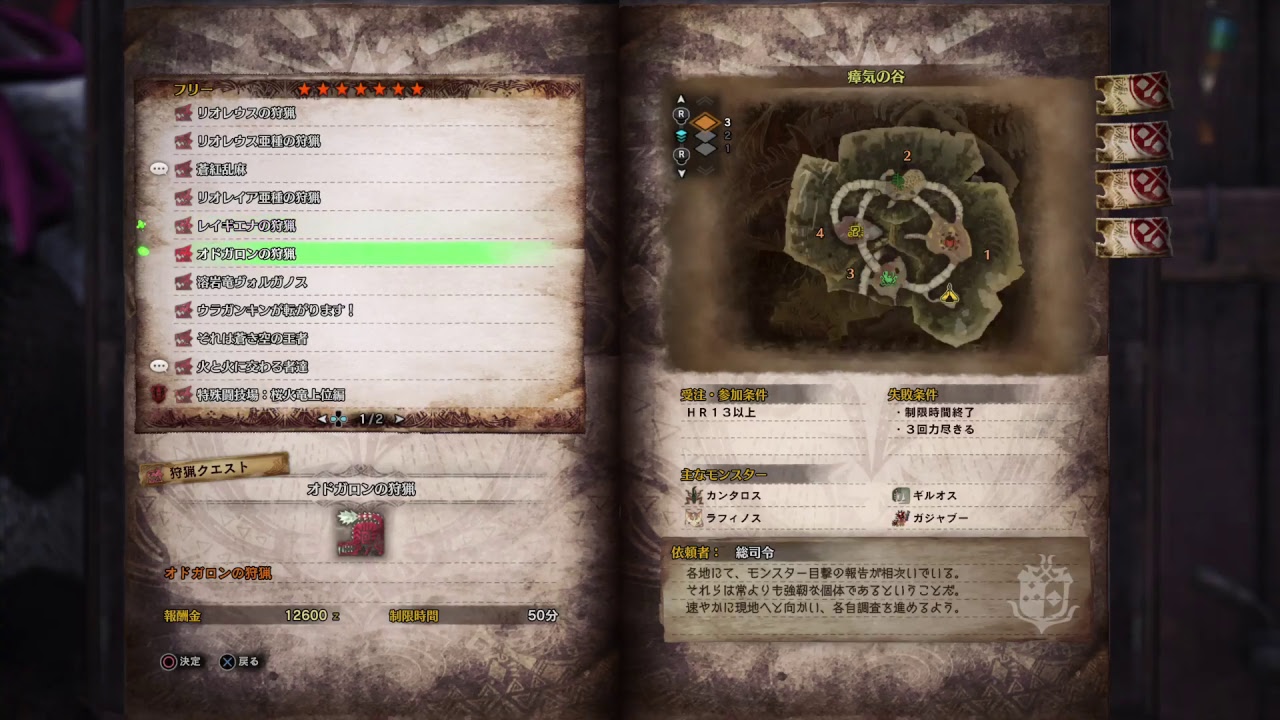Click the red monster icon in map area 1
The image size is (1280, 720).
coord(949,241)
